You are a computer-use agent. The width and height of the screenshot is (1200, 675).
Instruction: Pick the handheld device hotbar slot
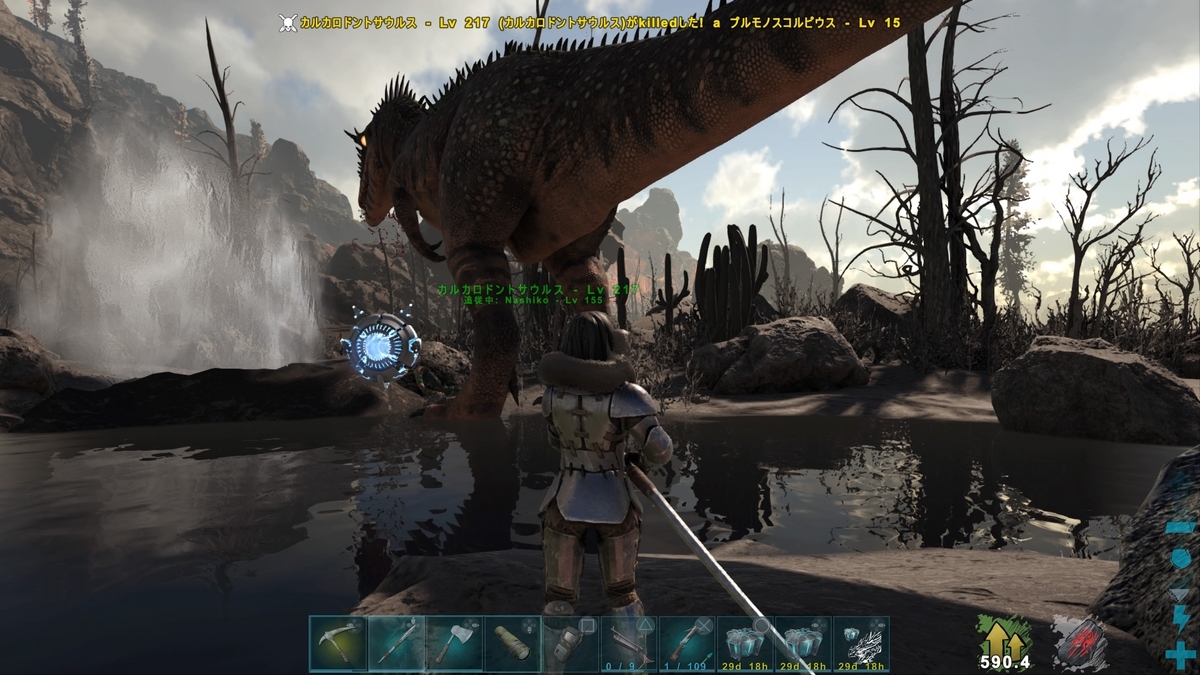[x=570, y=643]
